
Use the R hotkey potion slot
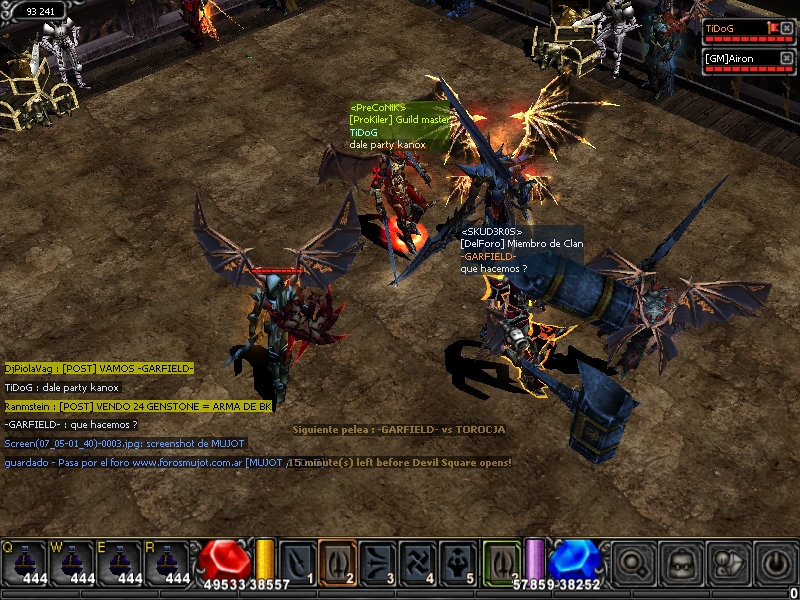tap(168, 562)
